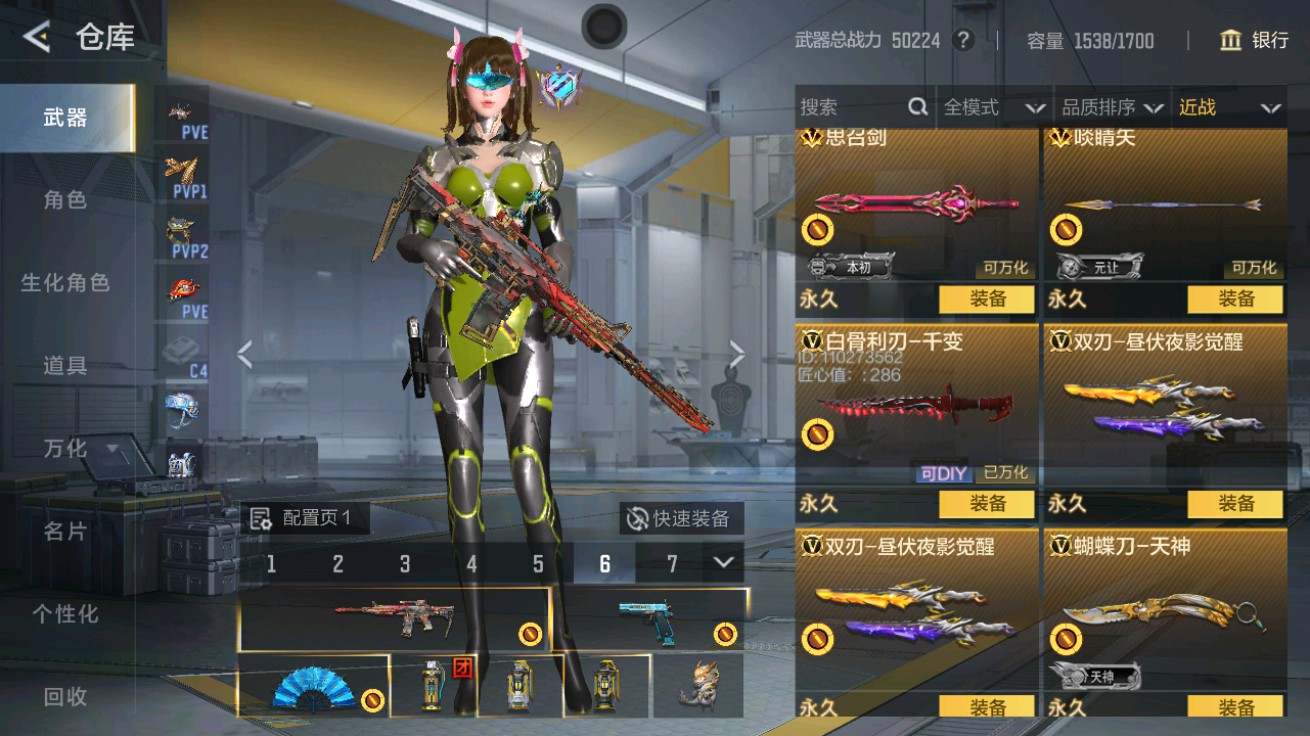Open the 全模式 mode dropdown

tap(988, 108)
